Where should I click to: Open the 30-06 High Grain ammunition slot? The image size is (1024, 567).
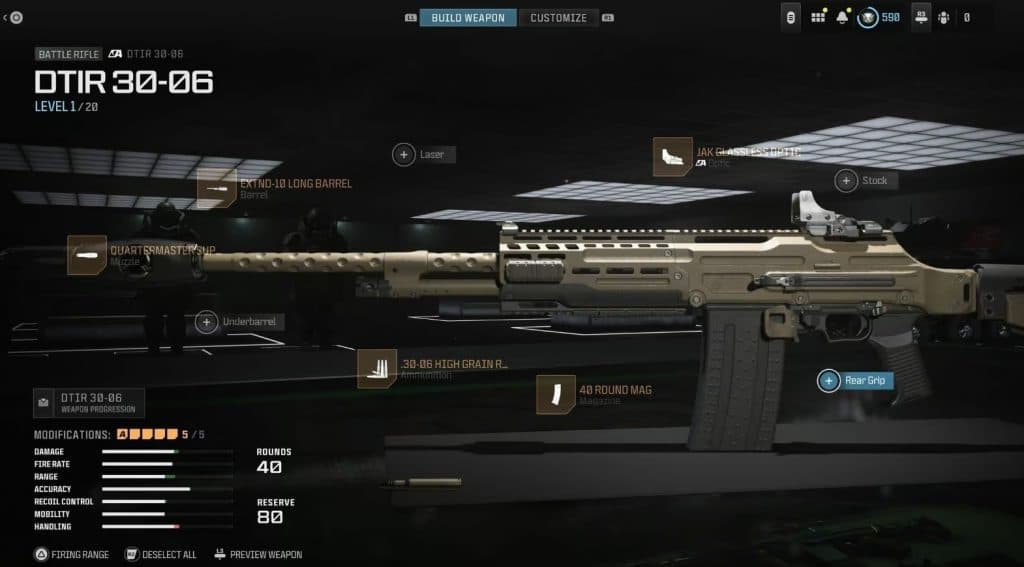(x=377, y=368)
